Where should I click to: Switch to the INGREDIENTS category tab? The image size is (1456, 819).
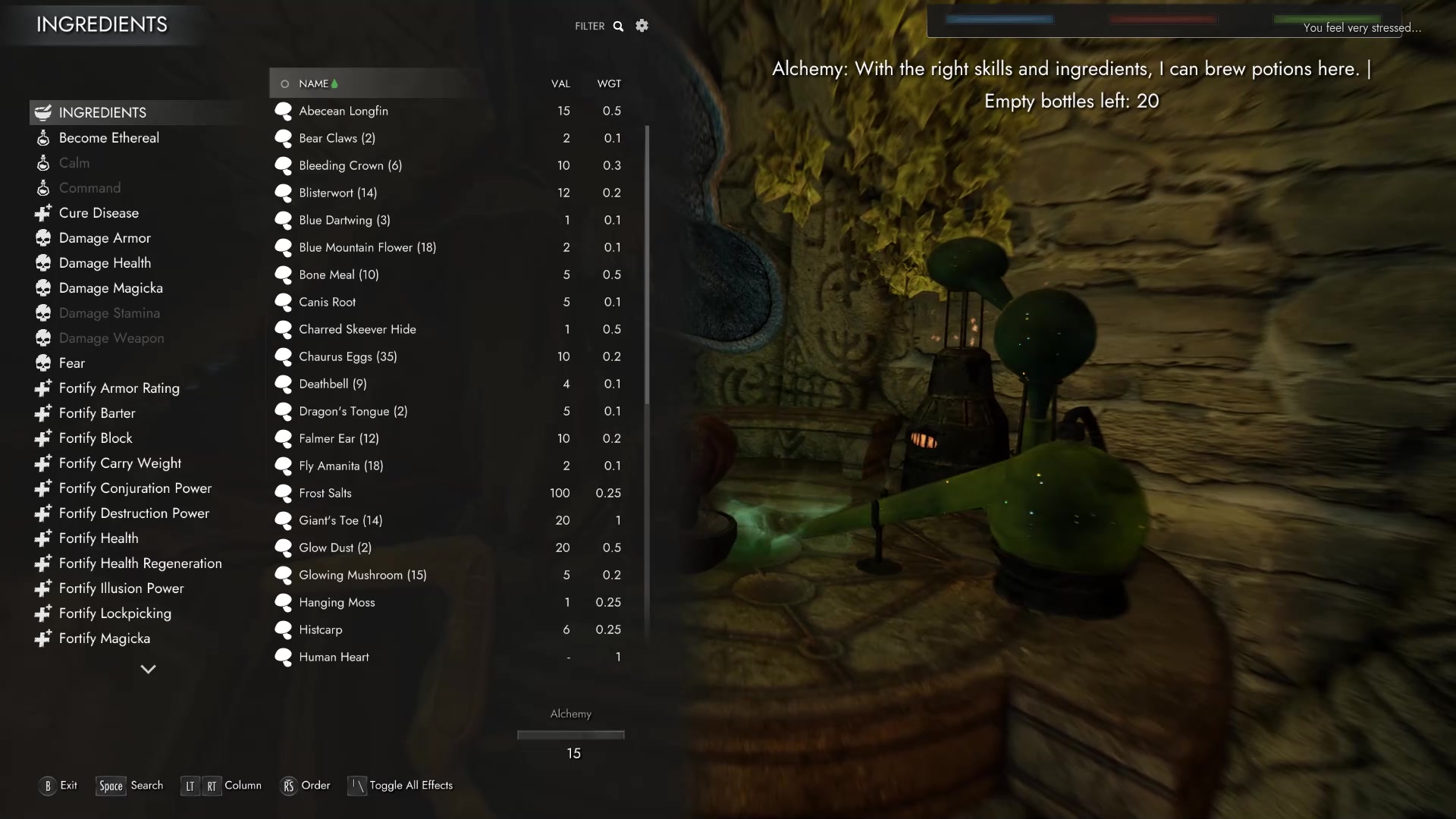coord(102,112)
